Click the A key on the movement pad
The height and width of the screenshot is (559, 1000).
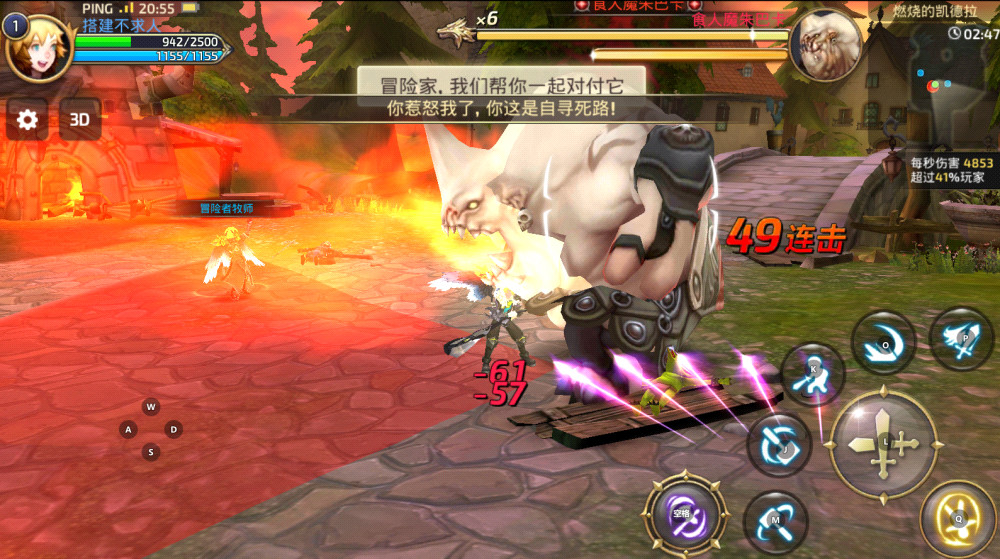(128, 430)
